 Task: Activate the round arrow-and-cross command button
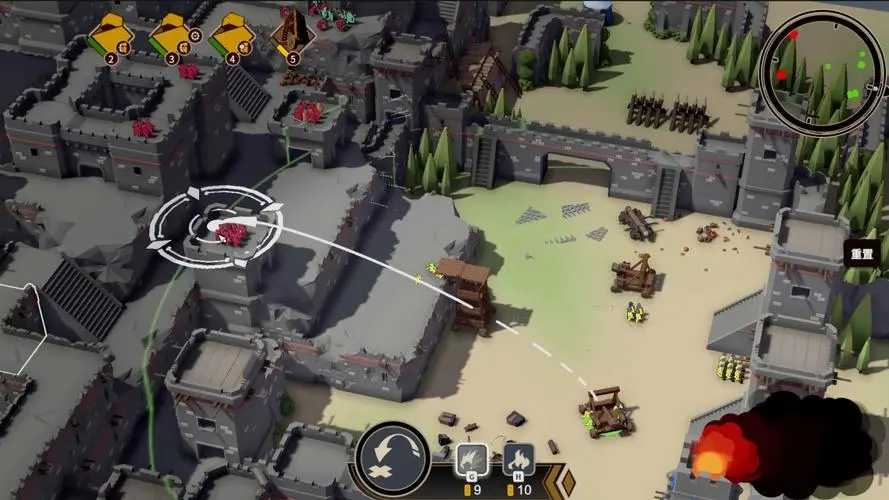click(393, 461)
